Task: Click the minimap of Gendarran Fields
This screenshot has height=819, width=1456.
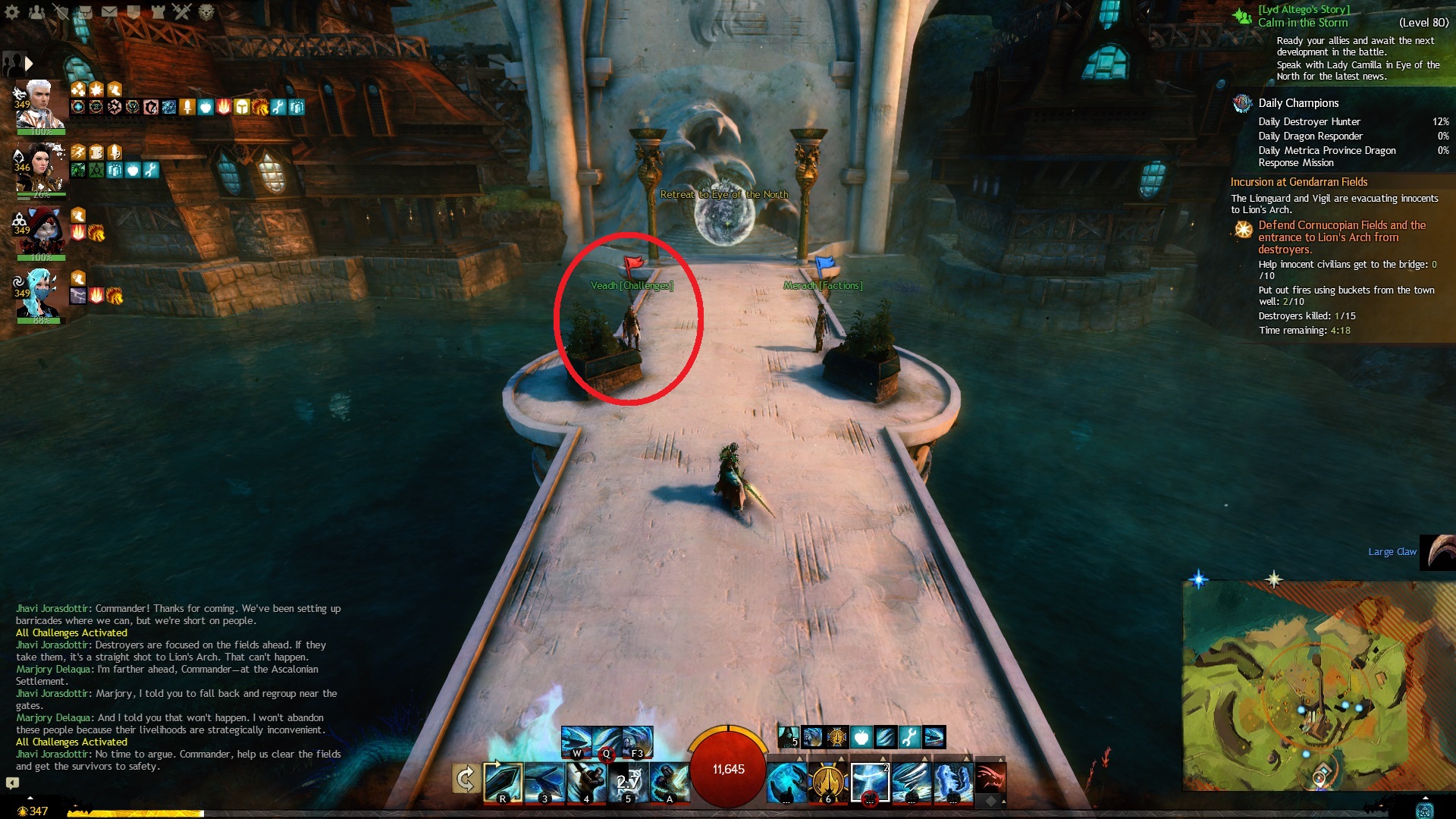Action: [1318, 686]
